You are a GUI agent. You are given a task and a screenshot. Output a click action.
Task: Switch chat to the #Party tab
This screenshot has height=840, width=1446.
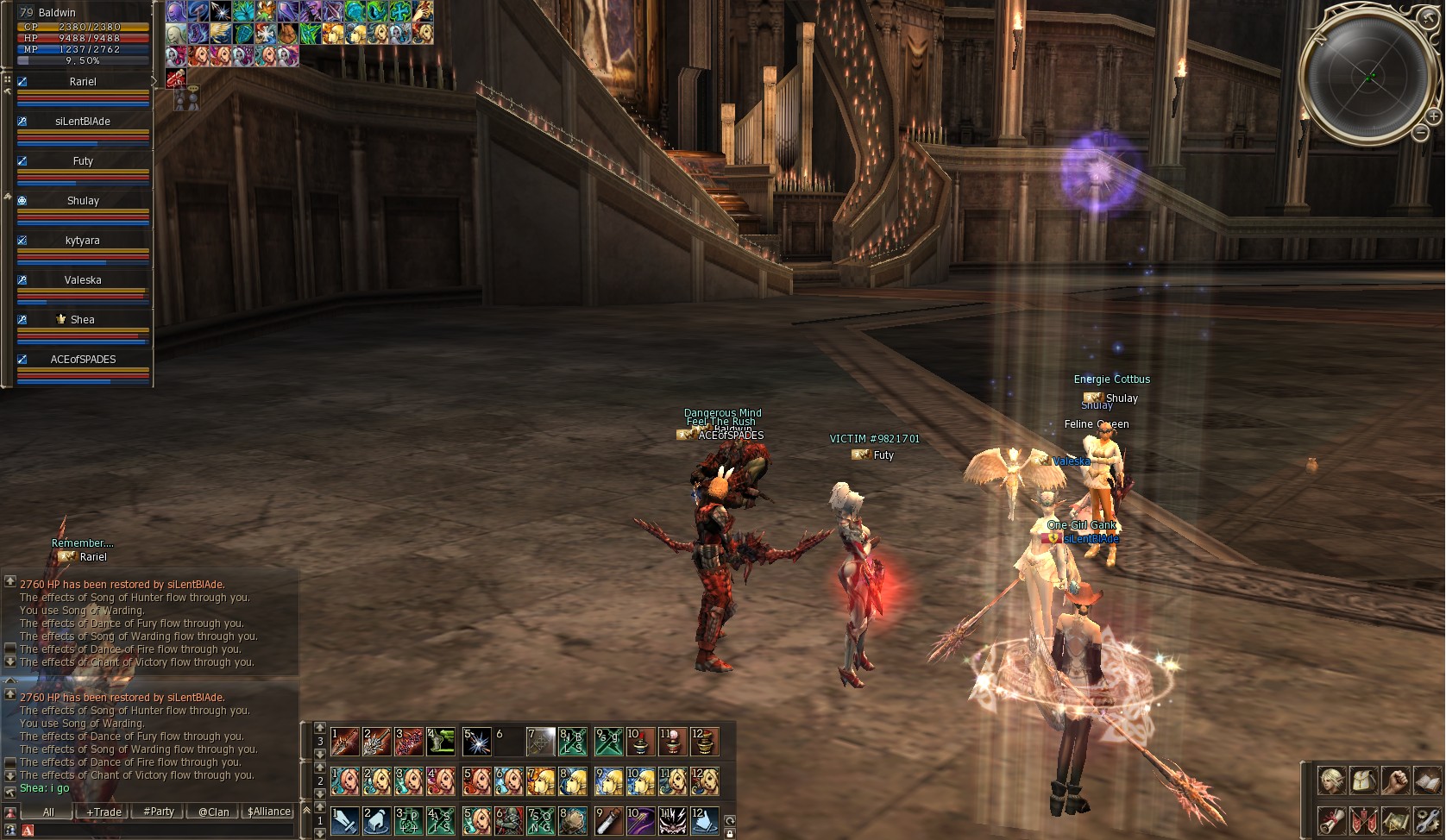[159, 812]
